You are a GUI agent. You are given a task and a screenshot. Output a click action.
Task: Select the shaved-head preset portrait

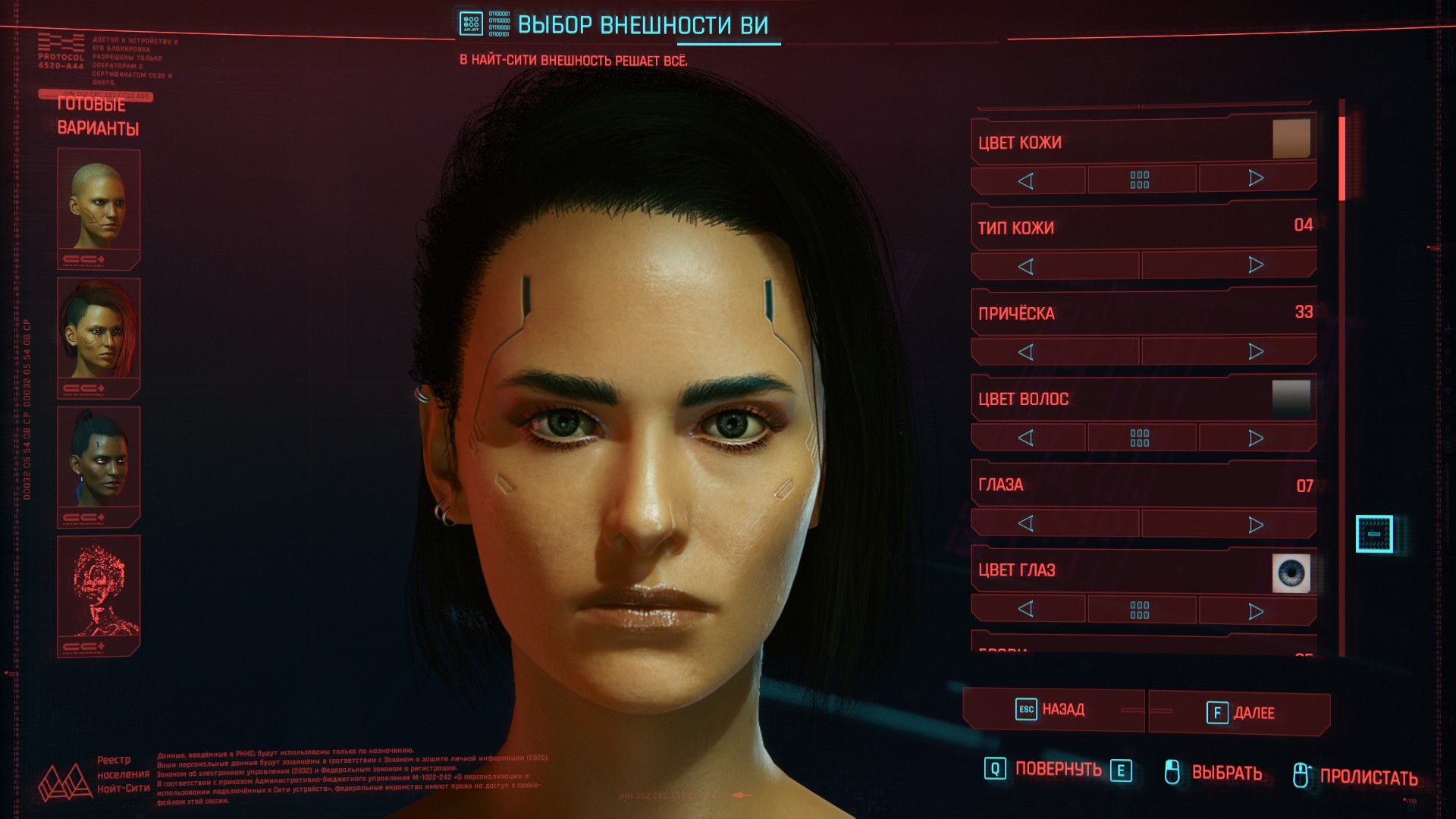coord(99,206)
